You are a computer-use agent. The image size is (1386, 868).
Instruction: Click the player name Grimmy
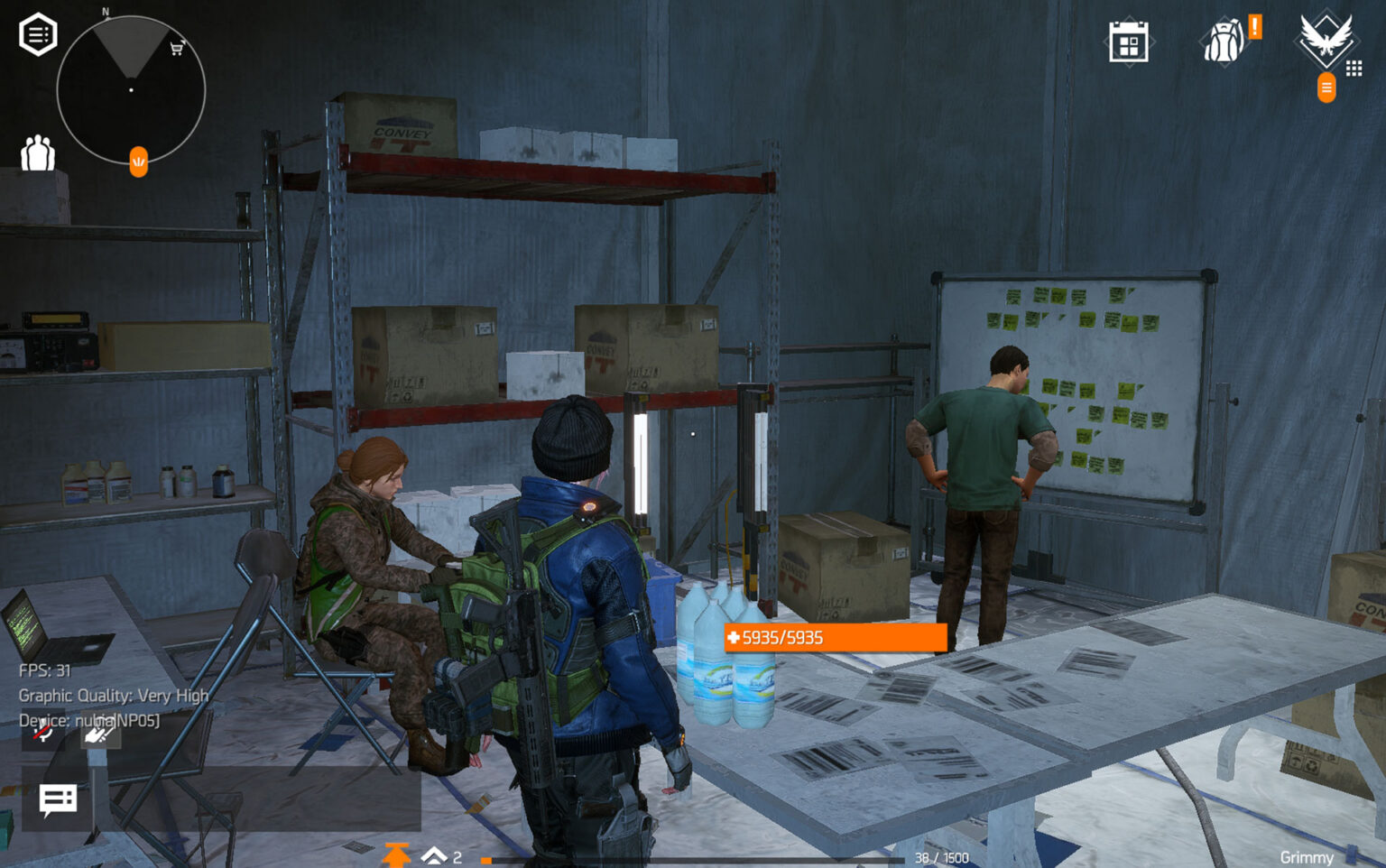point(1309,857)
